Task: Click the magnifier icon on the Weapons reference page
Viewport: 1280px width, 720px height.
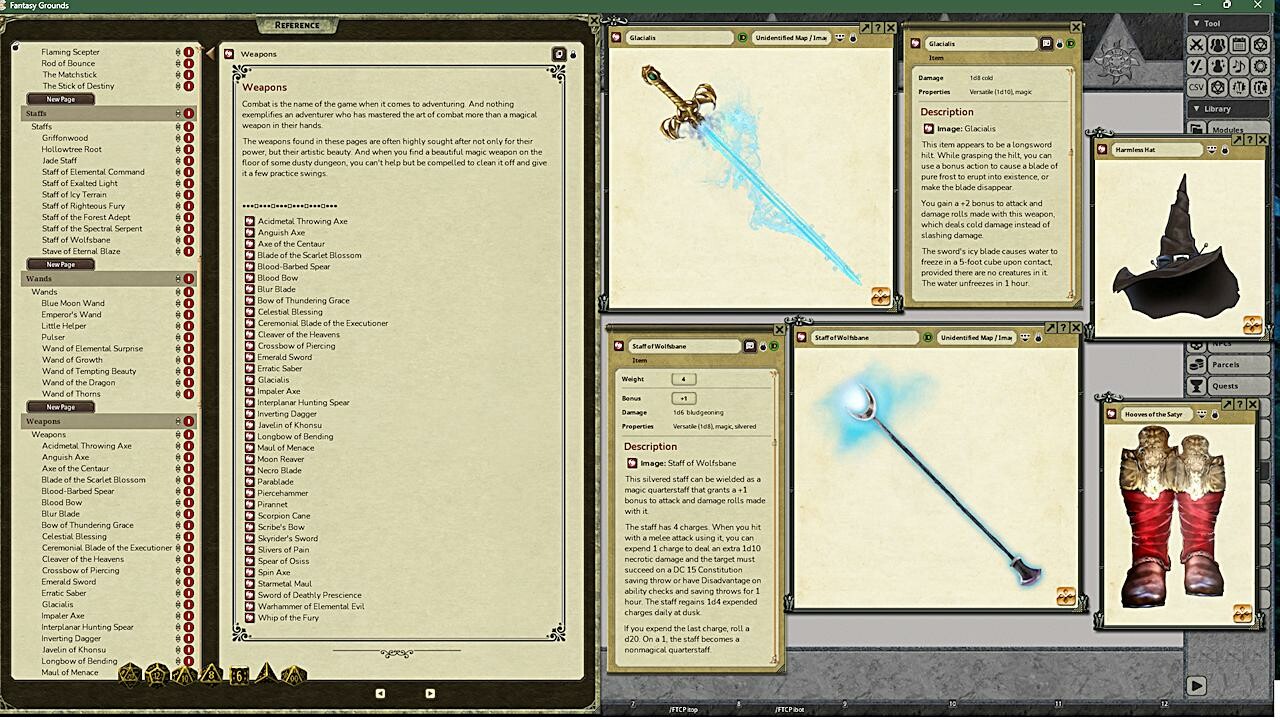Action: pyautogui.click(x=560, y=53)
